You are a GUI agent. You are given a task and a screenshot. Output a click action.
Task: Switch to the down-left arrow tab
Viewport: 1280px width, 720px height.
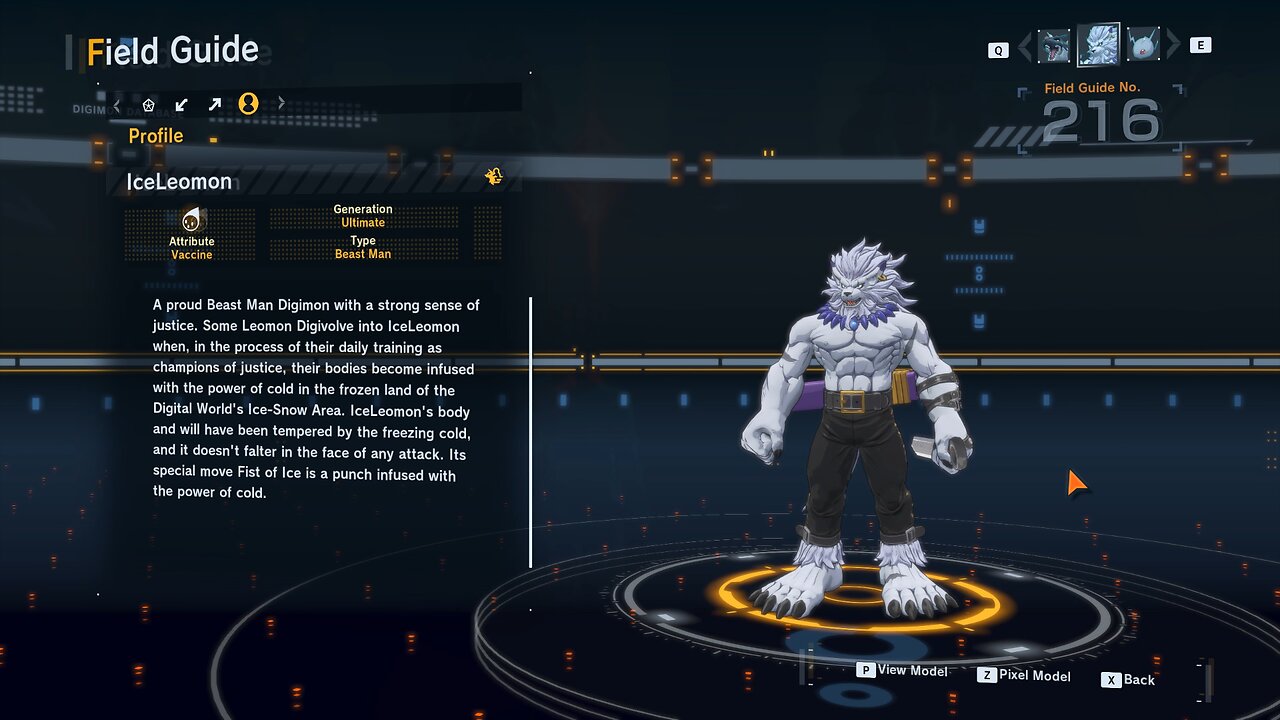point(181,104)
